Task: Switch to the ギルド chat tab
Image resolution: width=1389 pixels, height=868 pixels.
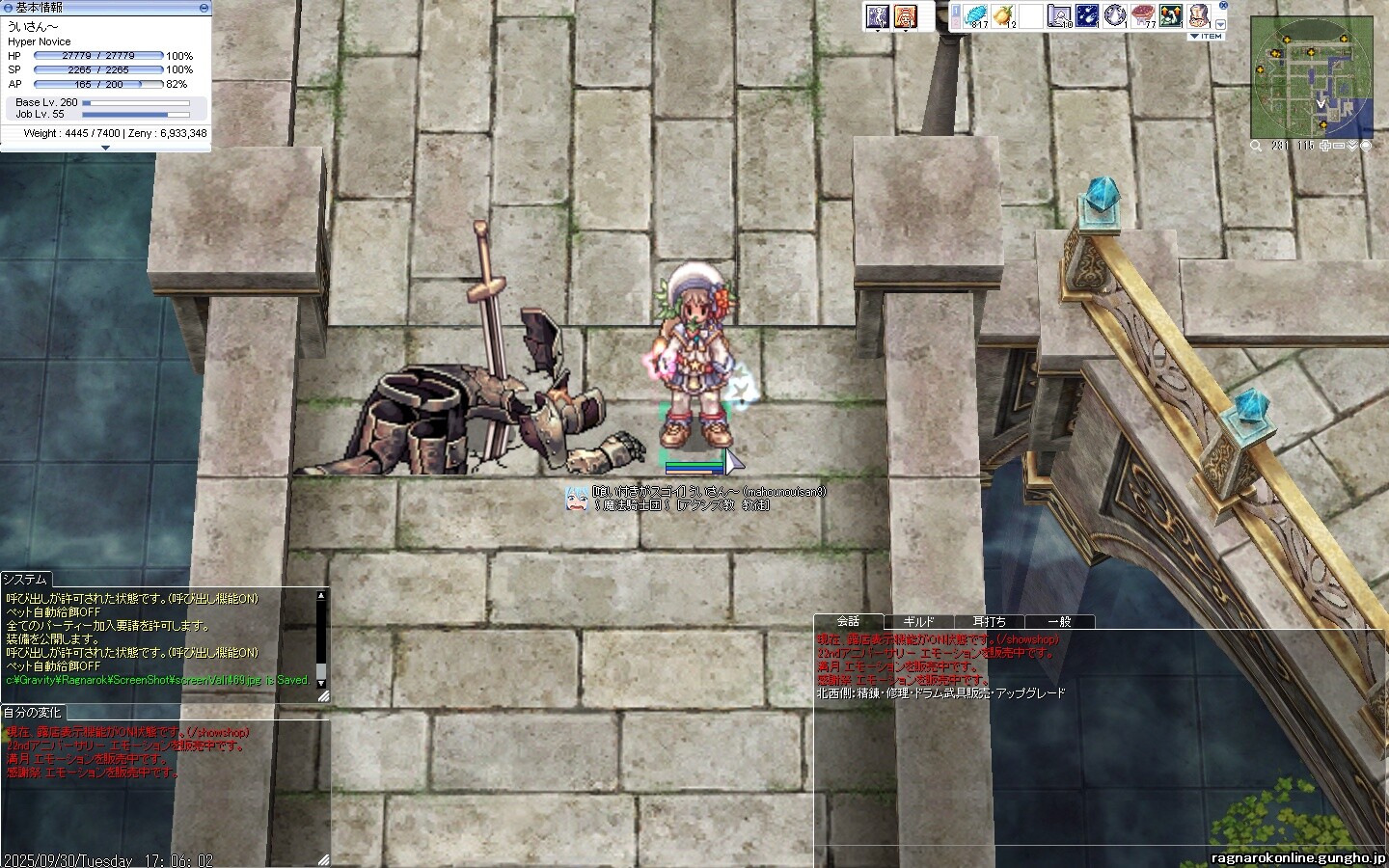Action: [918, 622]
